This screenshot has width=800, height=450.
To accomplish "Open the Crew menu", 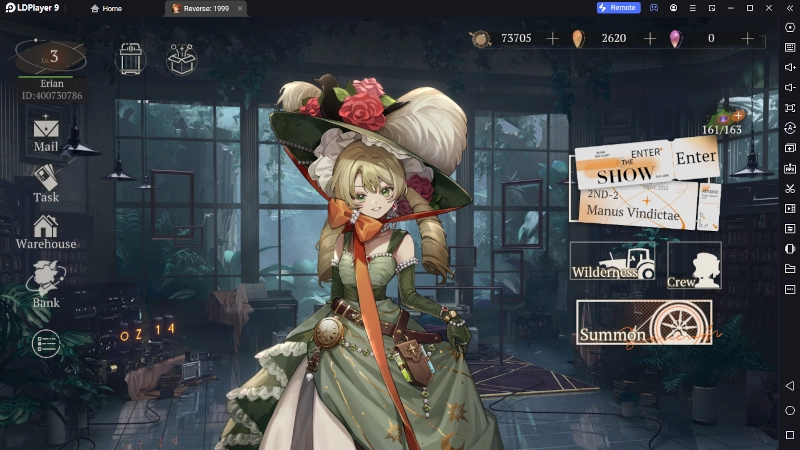I will [694, 266].
